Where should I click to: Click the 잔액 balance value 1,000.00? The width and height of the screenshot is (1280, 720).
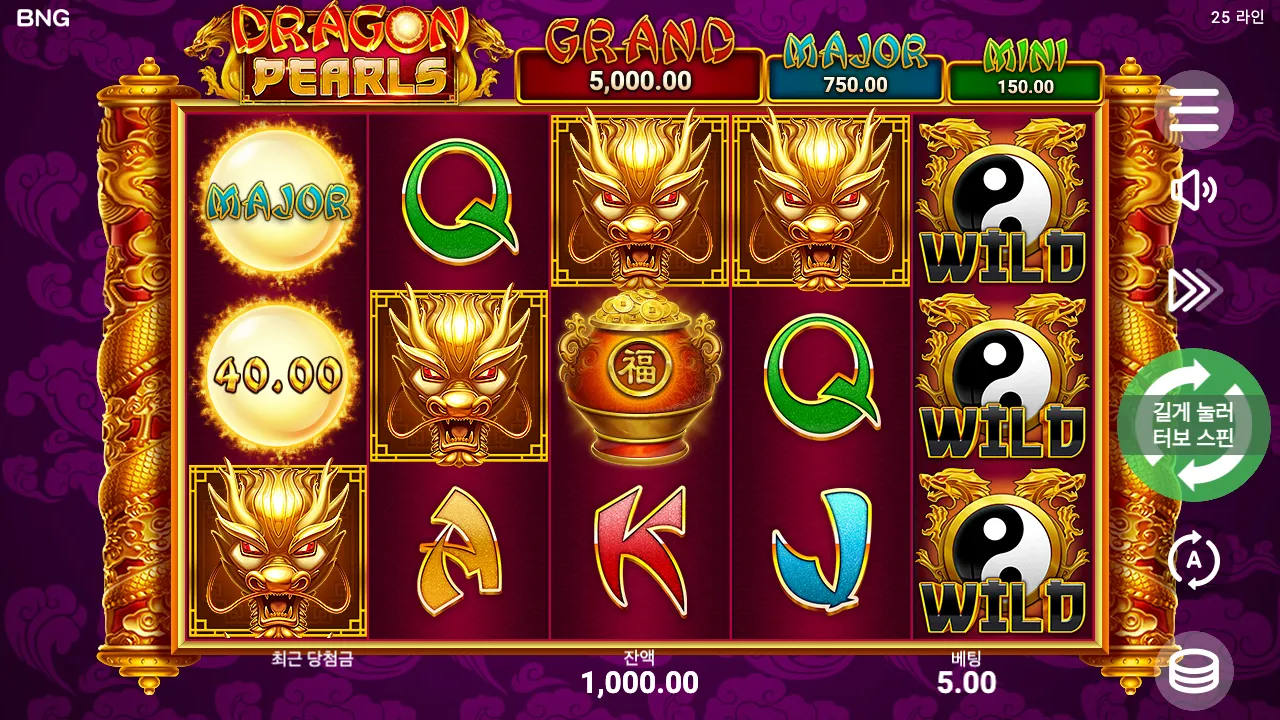coord(640,685)
